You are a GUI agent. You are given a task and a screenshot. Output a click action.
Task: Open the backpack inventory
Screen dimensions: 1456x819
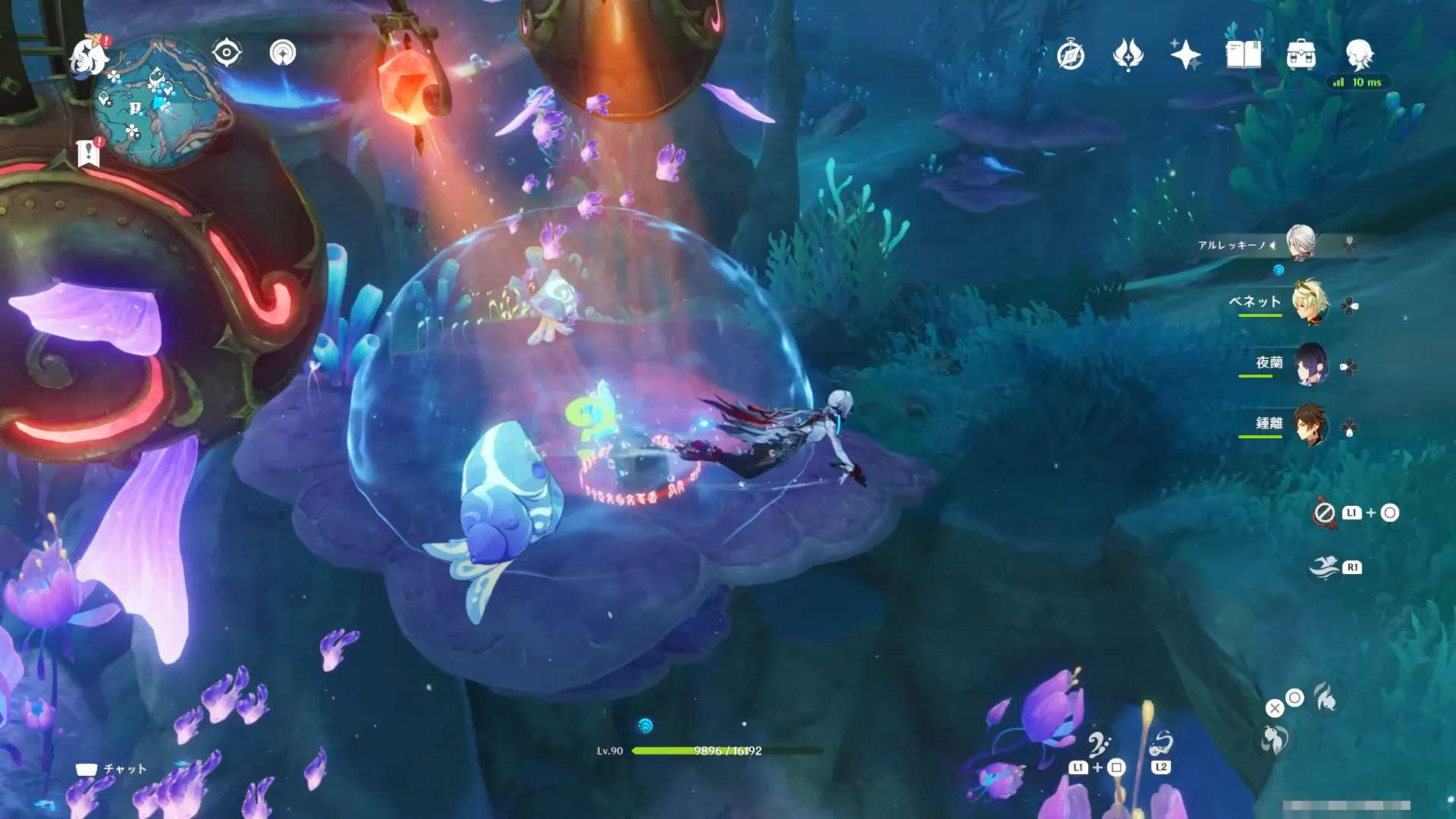point(1301,55)
